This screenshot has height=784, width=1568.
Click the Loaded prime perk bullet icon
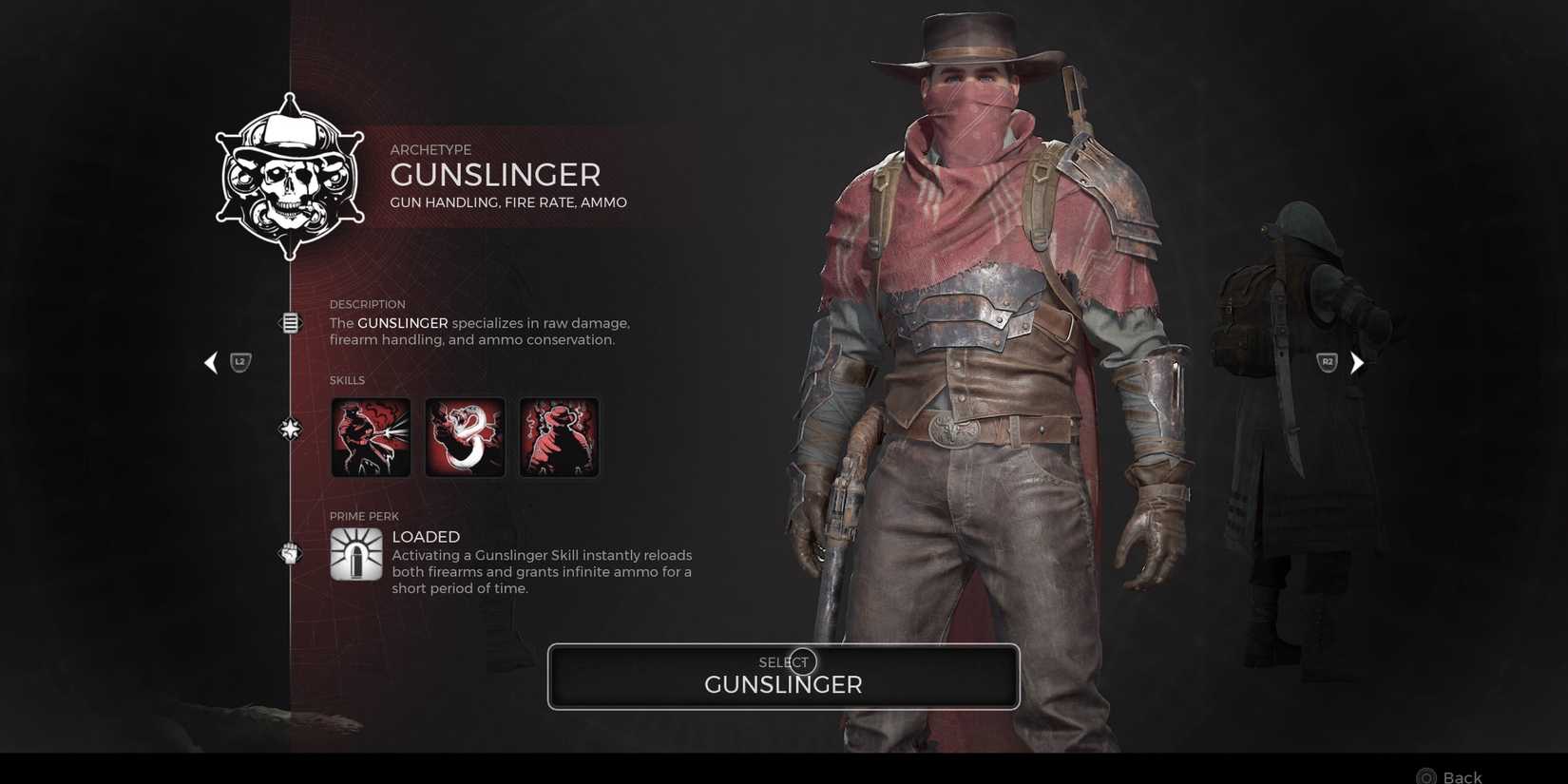click(x=355, y=557)
